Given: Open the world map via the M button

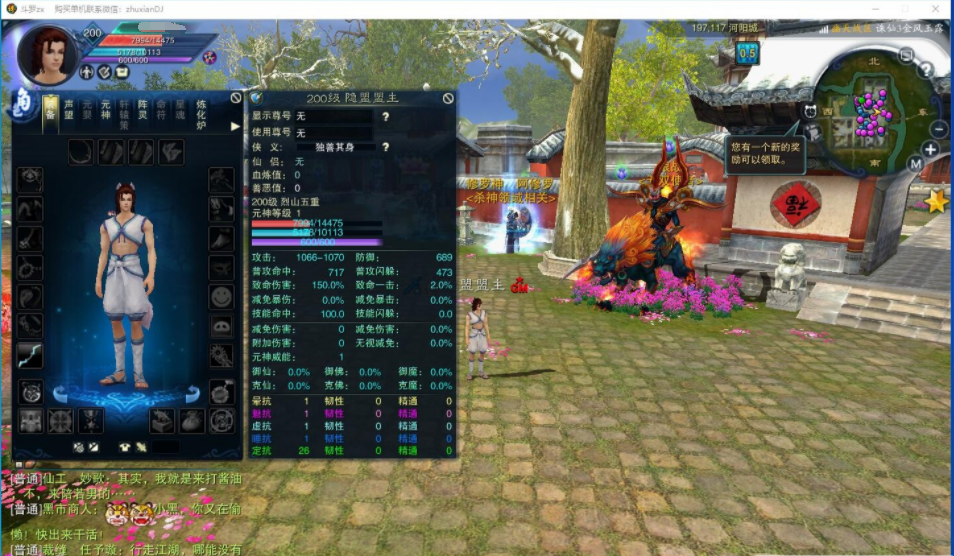Looking at the screenshot, I should coord(914,164).
